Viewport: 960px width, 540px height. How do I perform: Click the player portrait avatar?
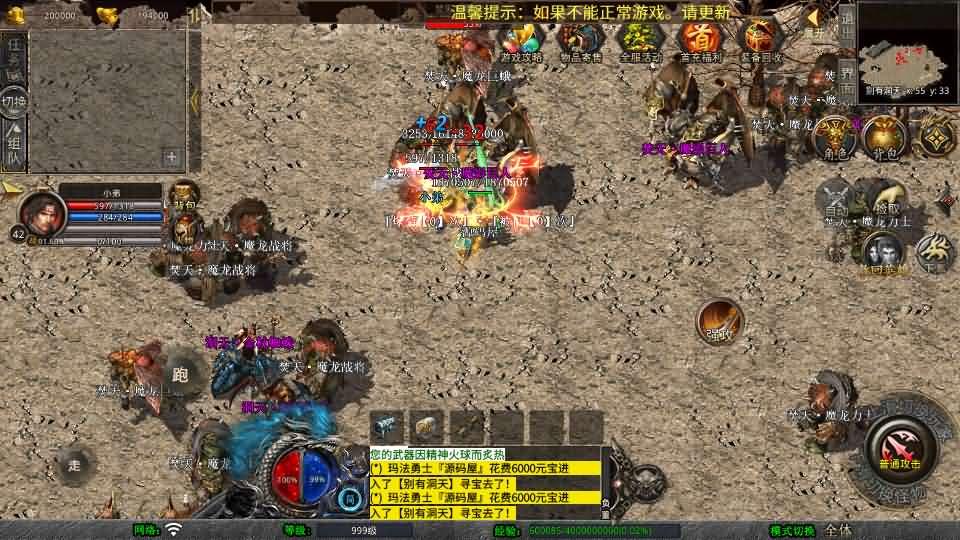point(41,211)
